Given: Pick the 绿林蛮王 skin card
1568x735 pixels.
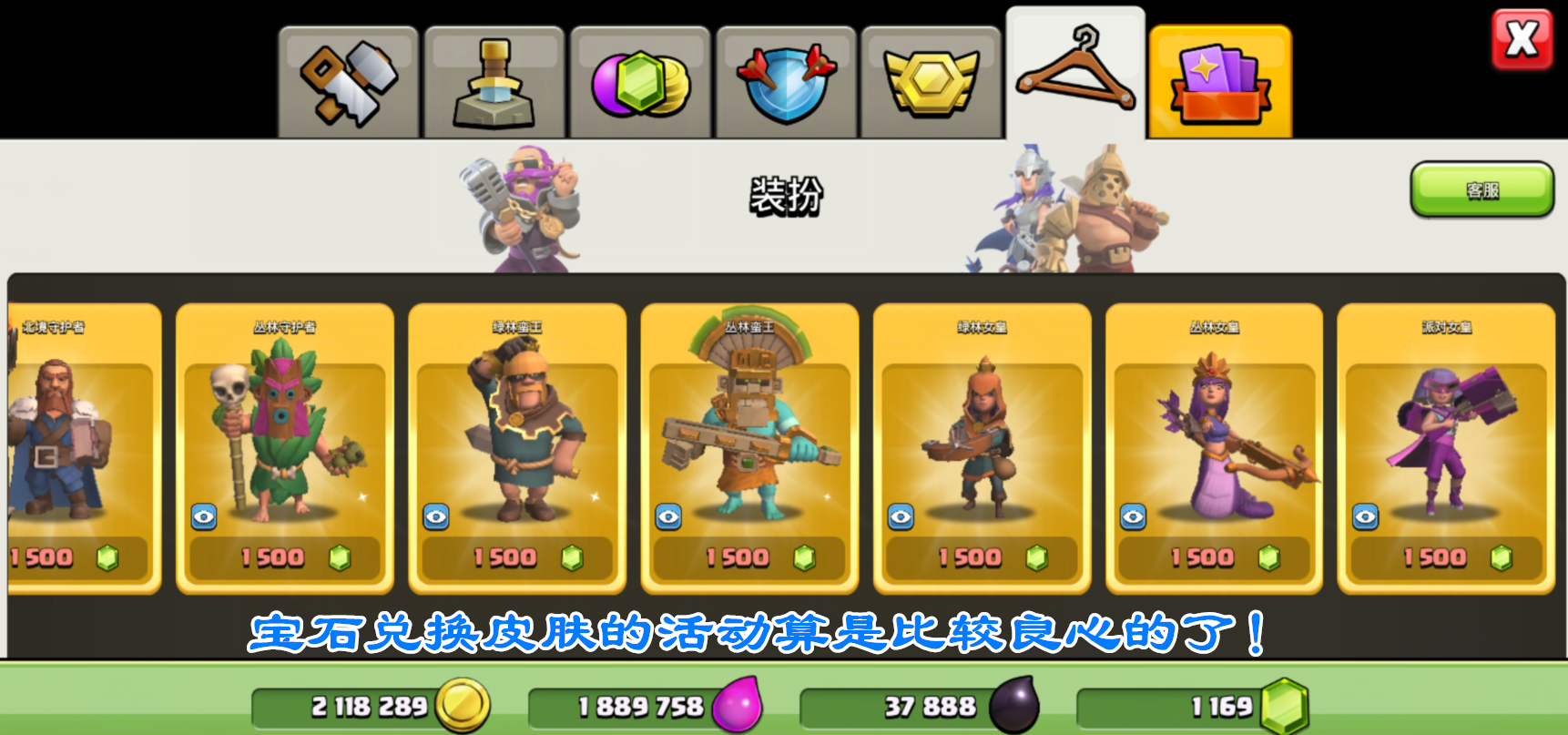Looking at the screenshot, I should click(x=517, y=428).
